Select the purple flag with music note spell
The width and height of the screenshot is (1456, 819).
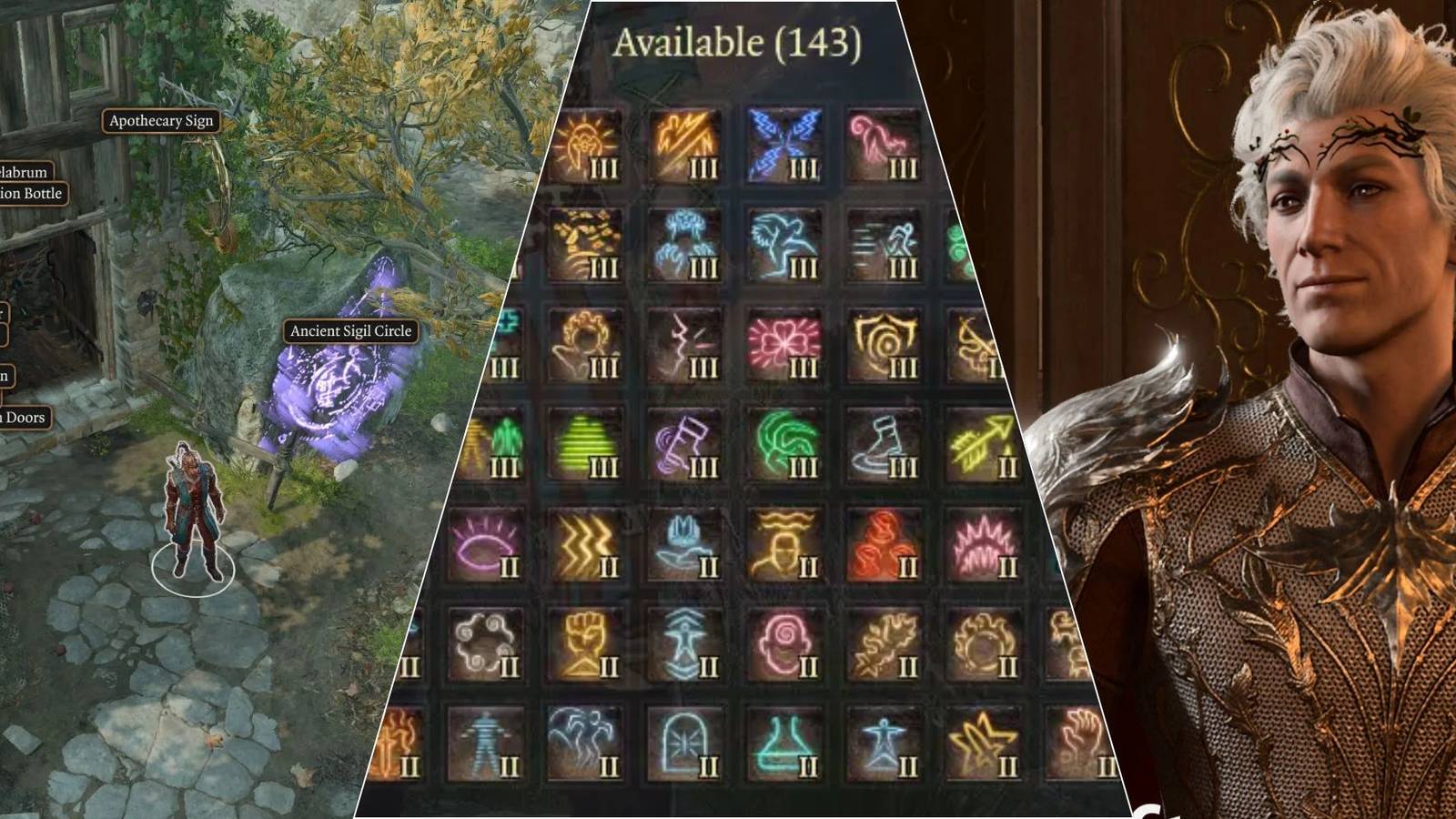click(x=684, y=445)
